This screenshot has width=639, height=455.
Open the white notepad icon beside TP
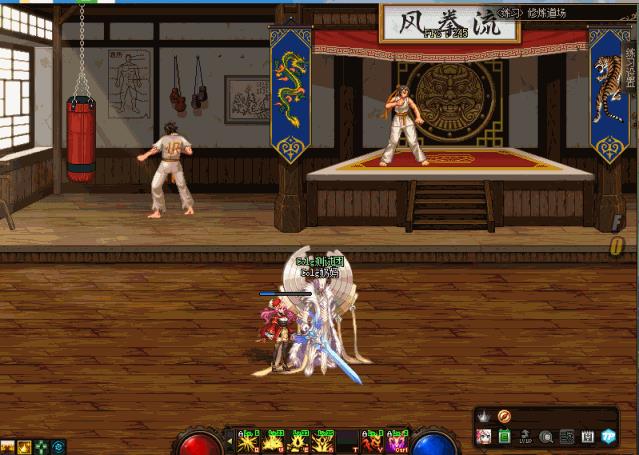(x=587, y=437)
